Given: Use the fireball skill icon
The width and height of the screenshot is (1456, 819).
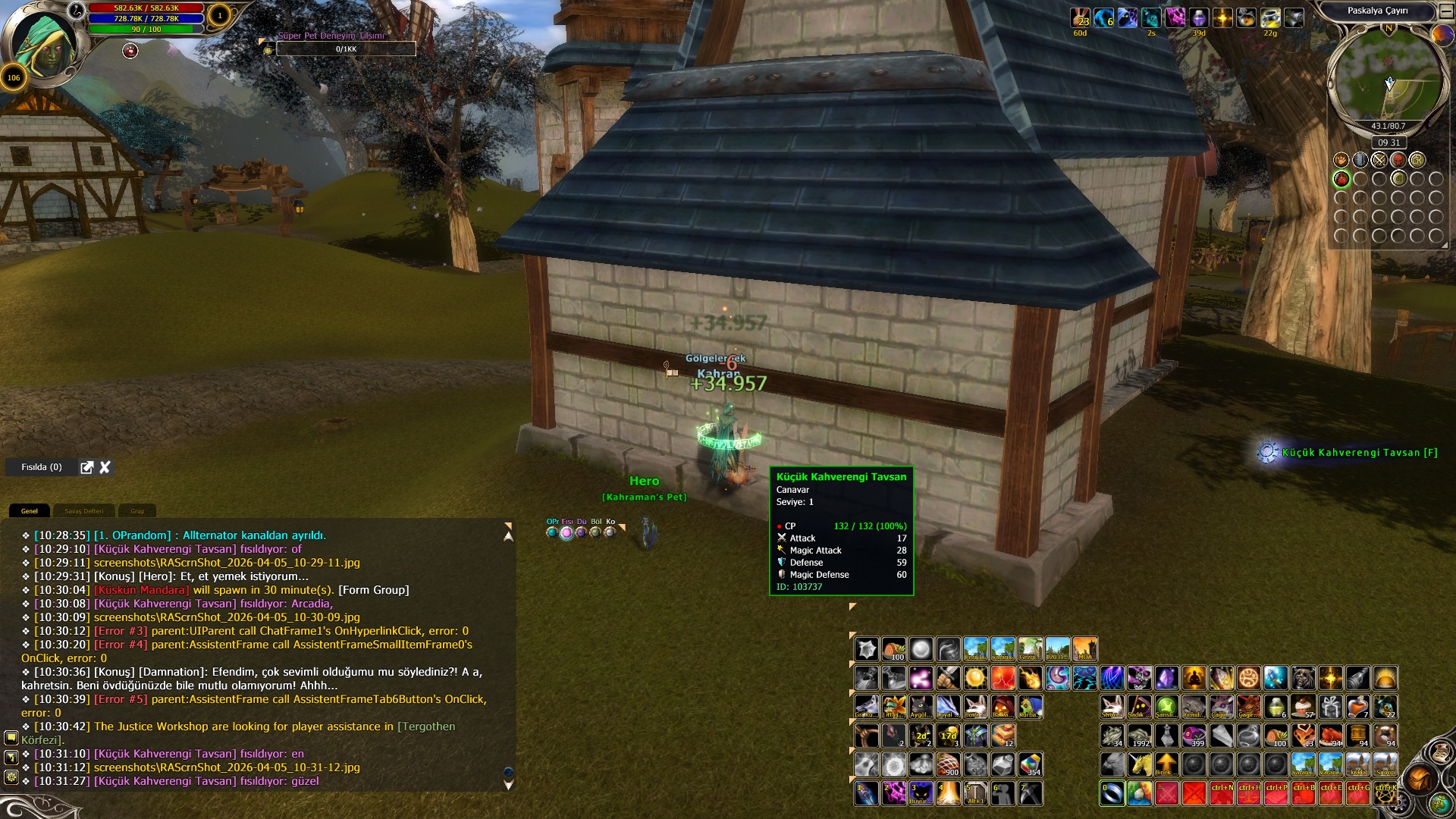Looking at the screenshot, I should (x=1030, y=677).
